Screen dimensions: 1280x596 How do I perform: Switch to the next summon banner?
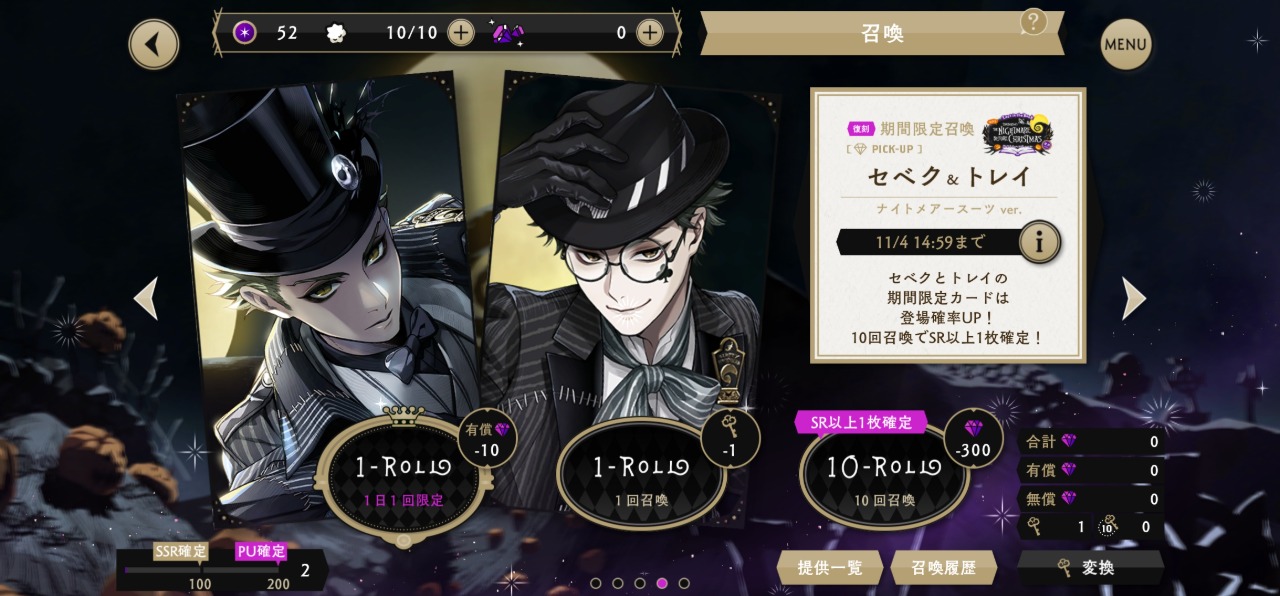pyautogui.click(x=1133, y=298)
